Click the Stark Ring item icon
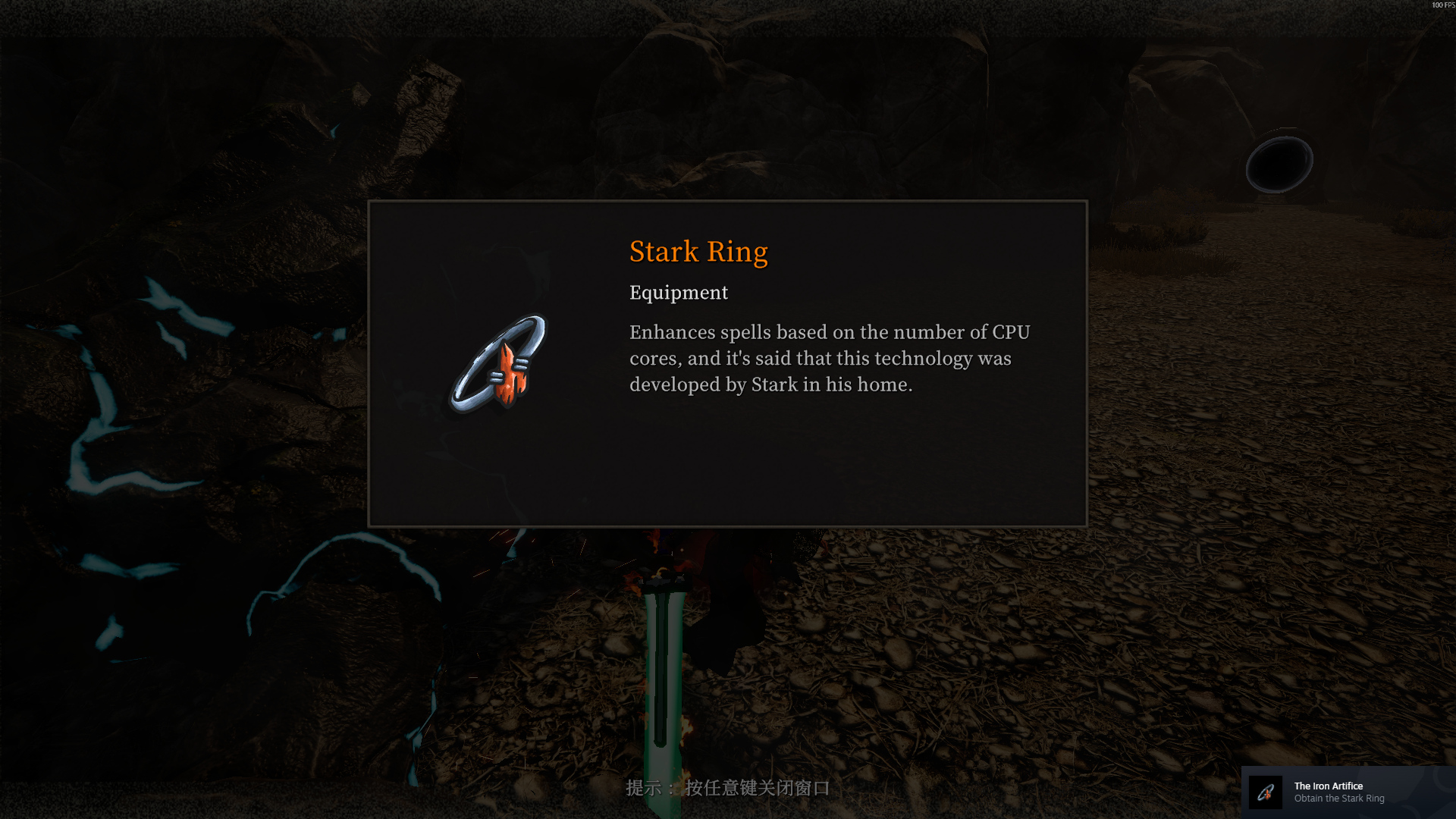Viewport: 1456px width, 819px height. pos(499,364)
